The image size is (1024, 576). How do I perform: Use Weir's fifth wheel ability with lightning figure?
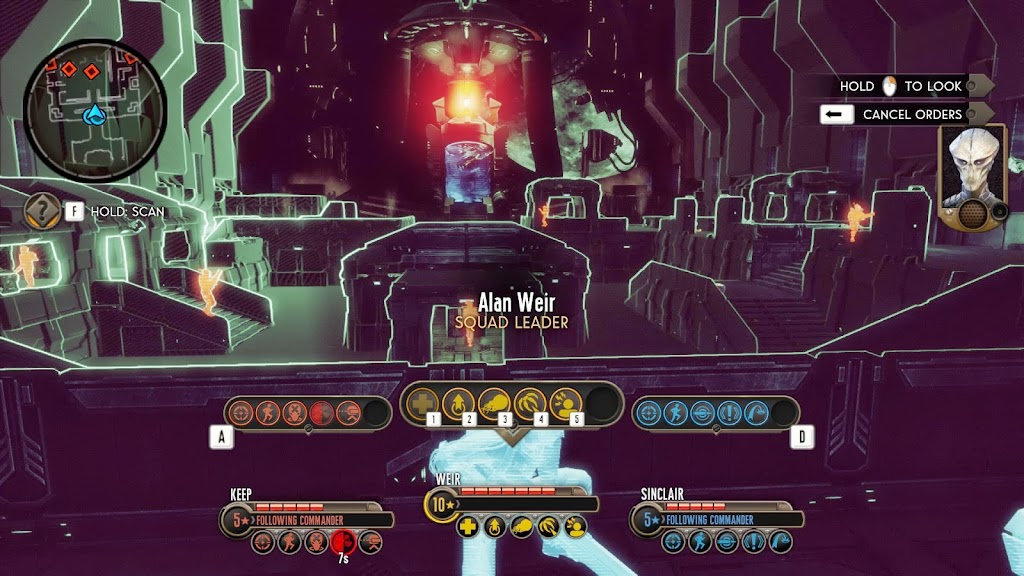coord(565,403)
